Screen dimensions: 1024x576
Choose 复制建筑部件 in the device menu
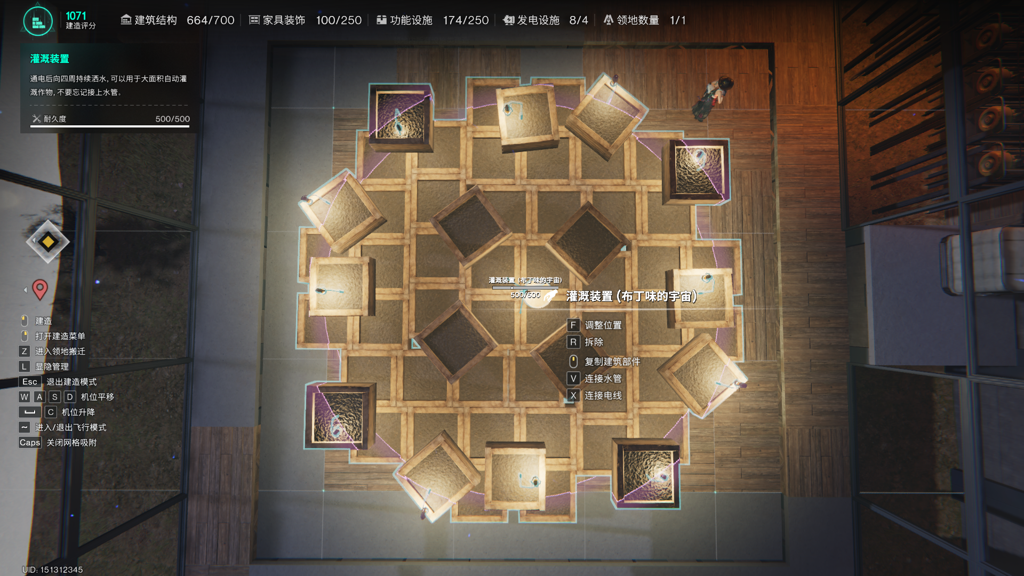[612, 360]
